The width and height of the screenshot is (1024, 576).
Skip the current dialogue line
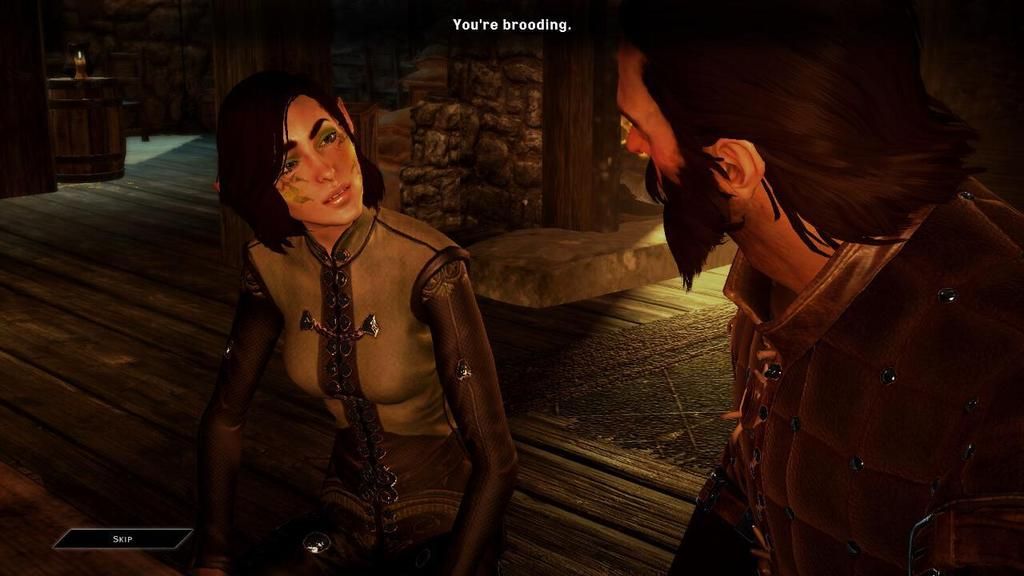[x=122, y=539]
